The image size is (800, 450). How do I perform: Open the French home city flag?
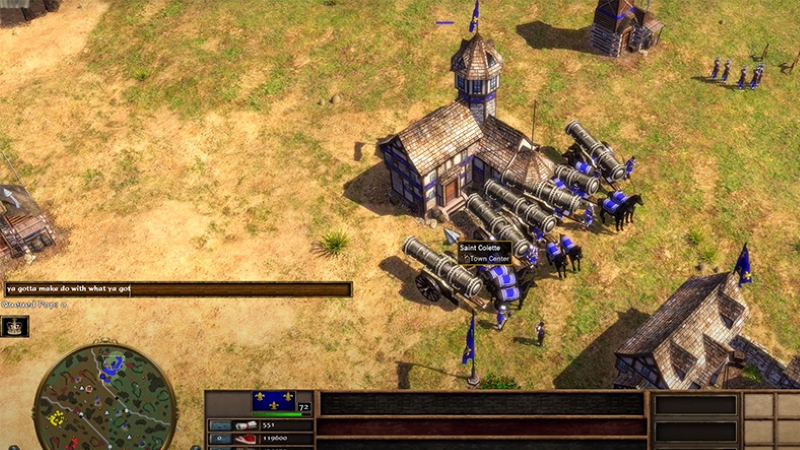click(273, 401)
